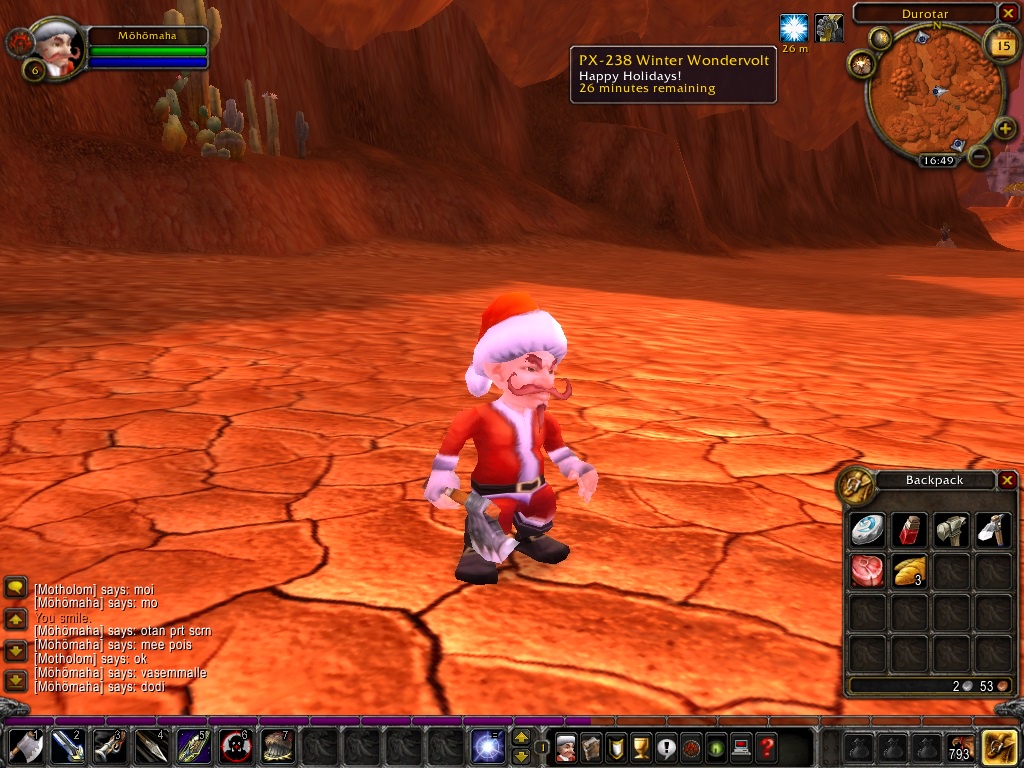Toggle the golden backpack bag button
Image resolution: width=1024 pixels, height=768 pixels.
[1000, 746]
